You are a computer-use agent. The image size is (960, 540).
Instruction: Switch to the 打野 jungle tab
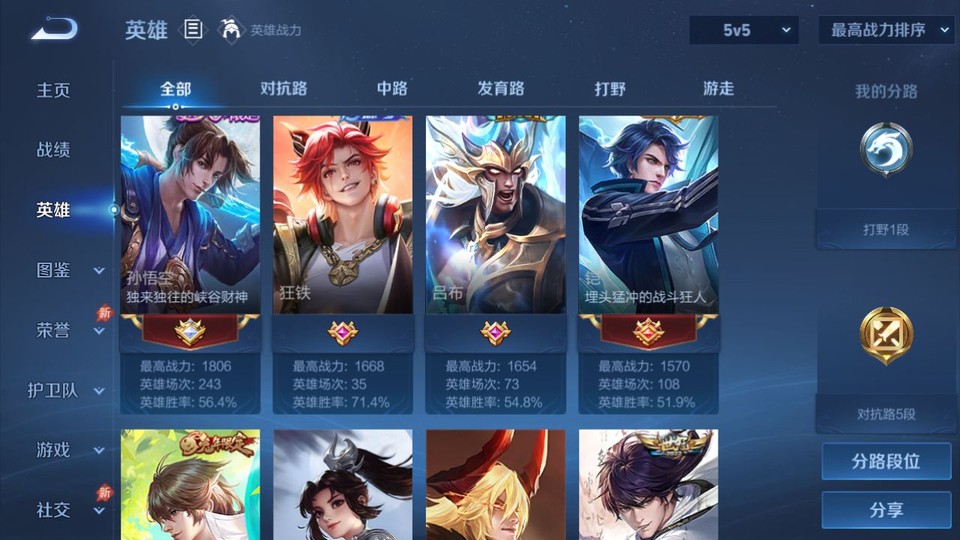610,88
